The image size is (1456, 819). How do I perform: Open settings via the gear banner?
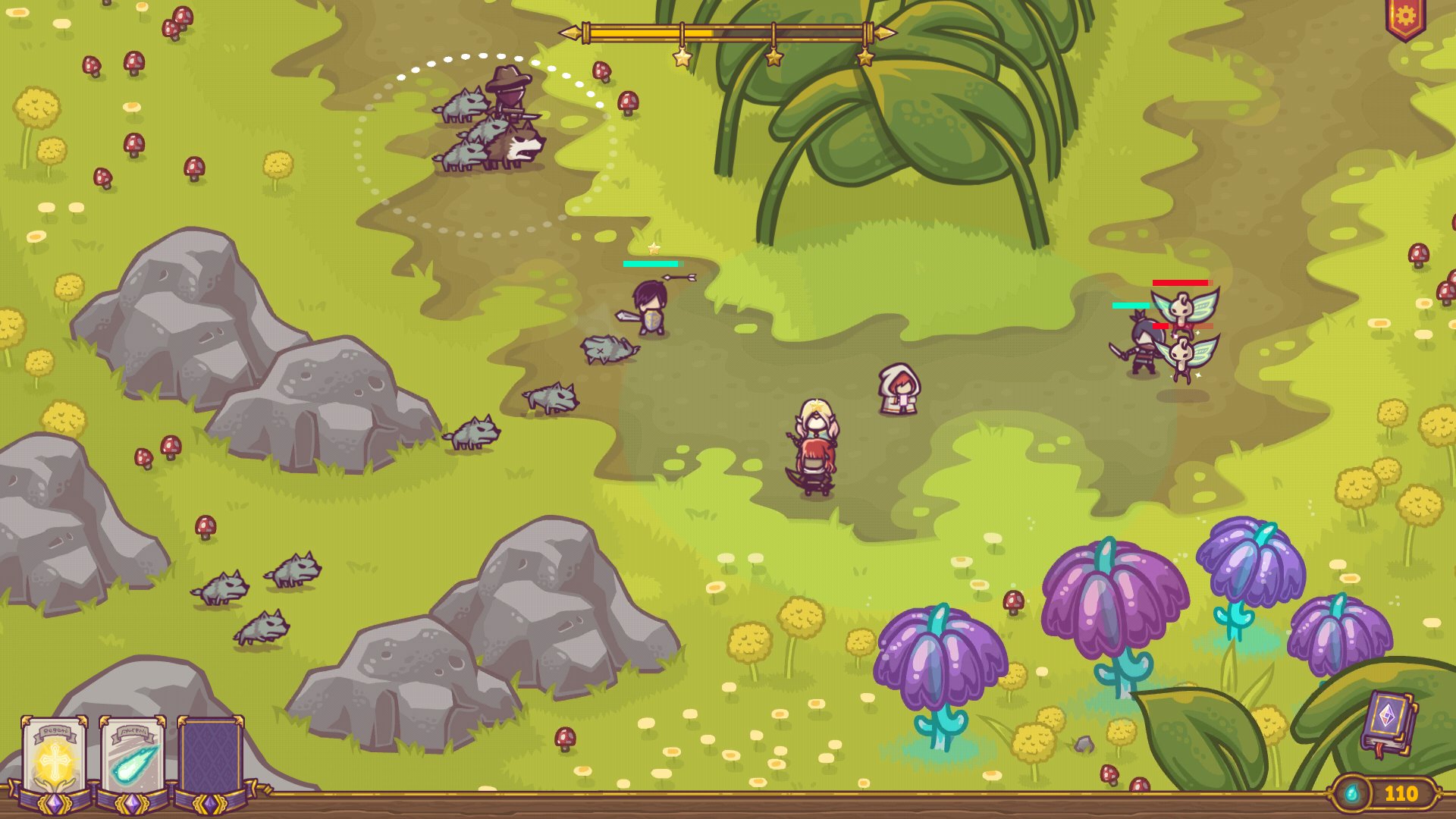tap(1405, 17)
